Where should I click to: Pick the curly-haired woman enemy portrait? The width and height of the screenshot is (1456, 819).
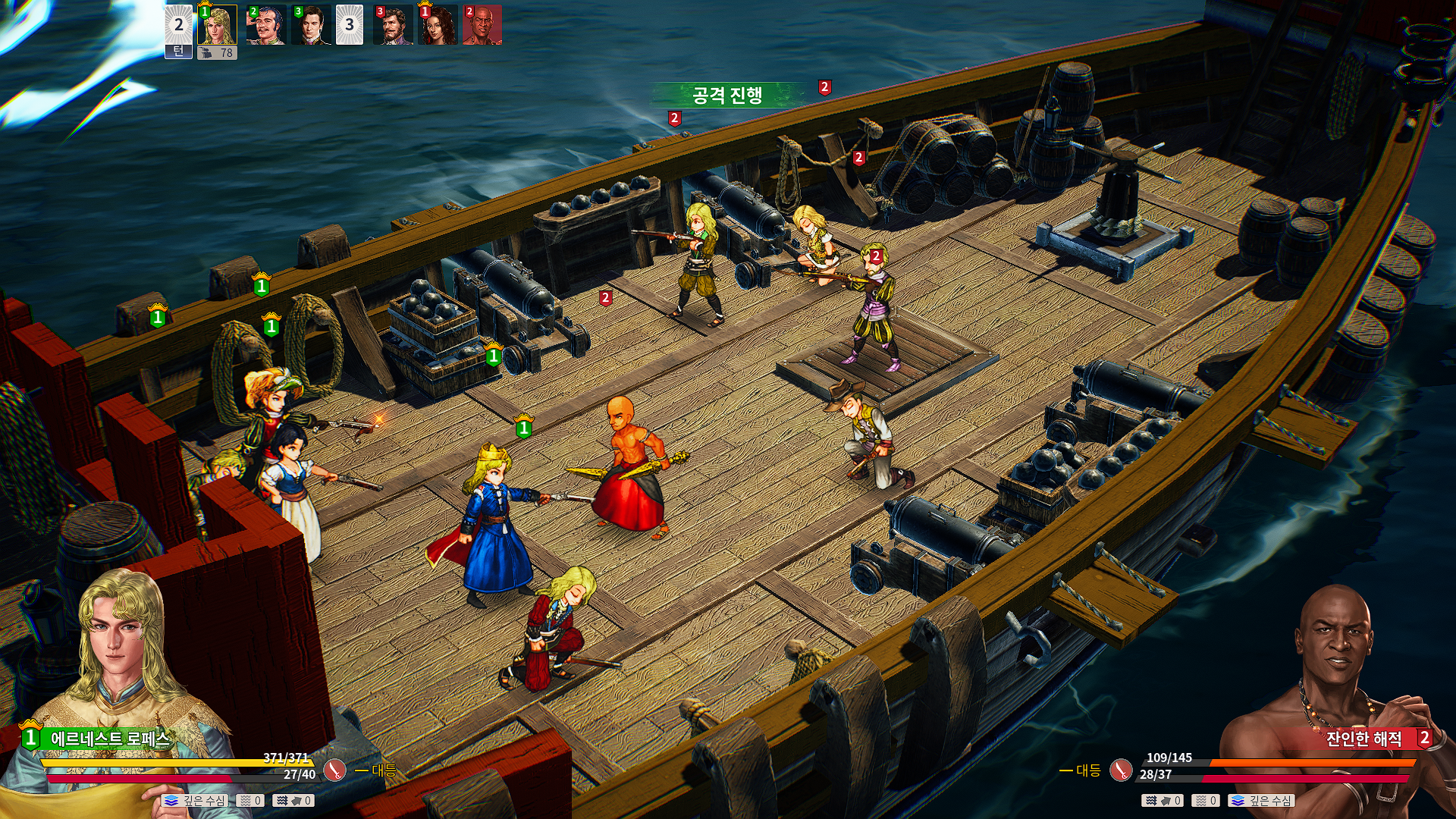click(438, 25)
